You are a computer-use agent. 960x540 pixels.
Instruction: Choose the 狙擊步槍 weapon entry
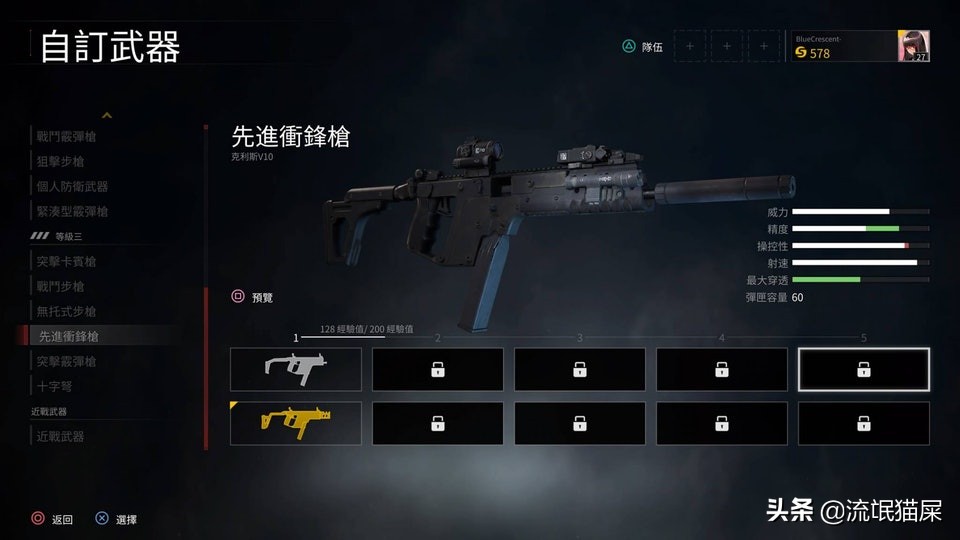point(60,161)
